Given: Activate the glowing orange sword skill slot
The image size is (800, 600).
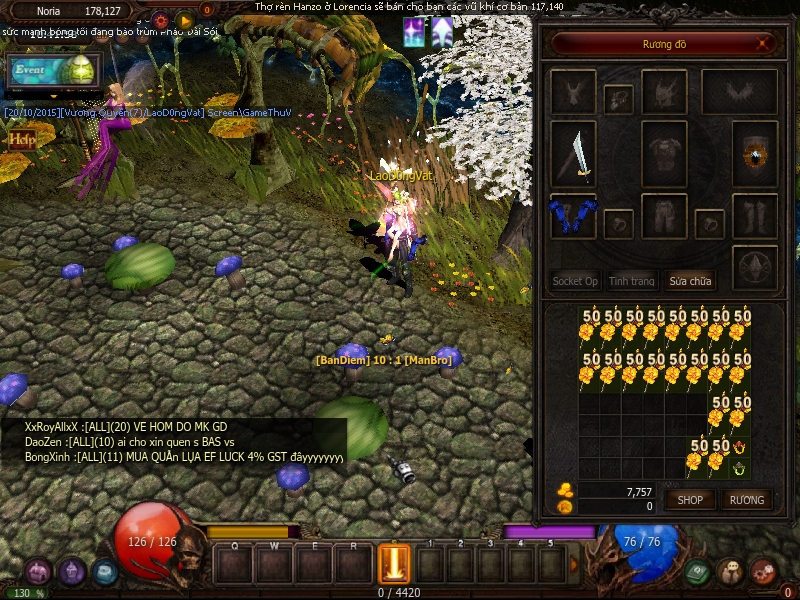Looking at the screenshot, I should [x=393, y=563].
